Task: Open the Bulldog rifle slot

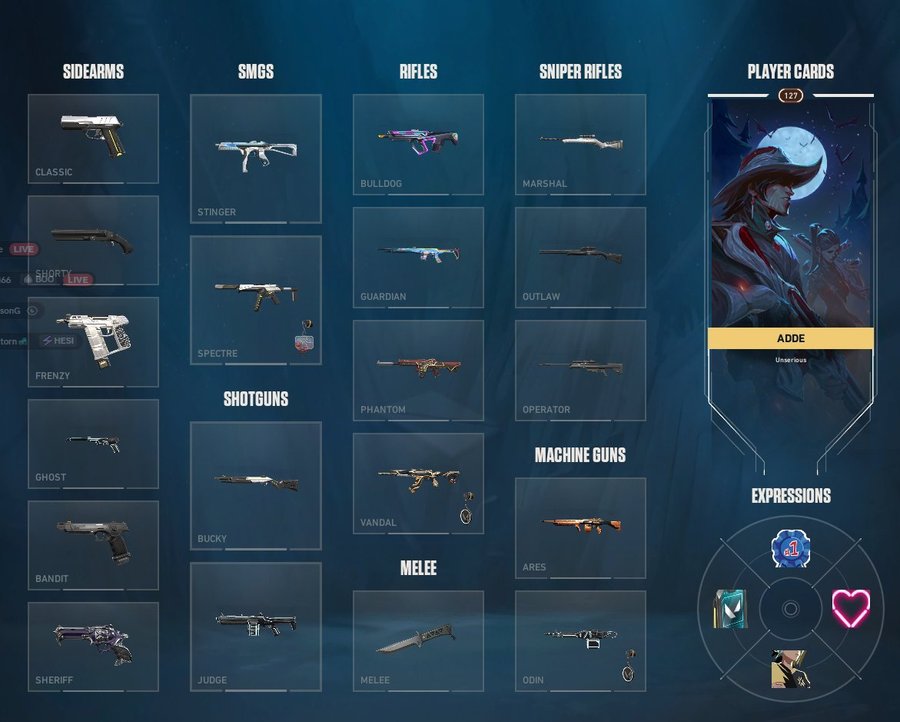Action: click(x=418, y=144)
